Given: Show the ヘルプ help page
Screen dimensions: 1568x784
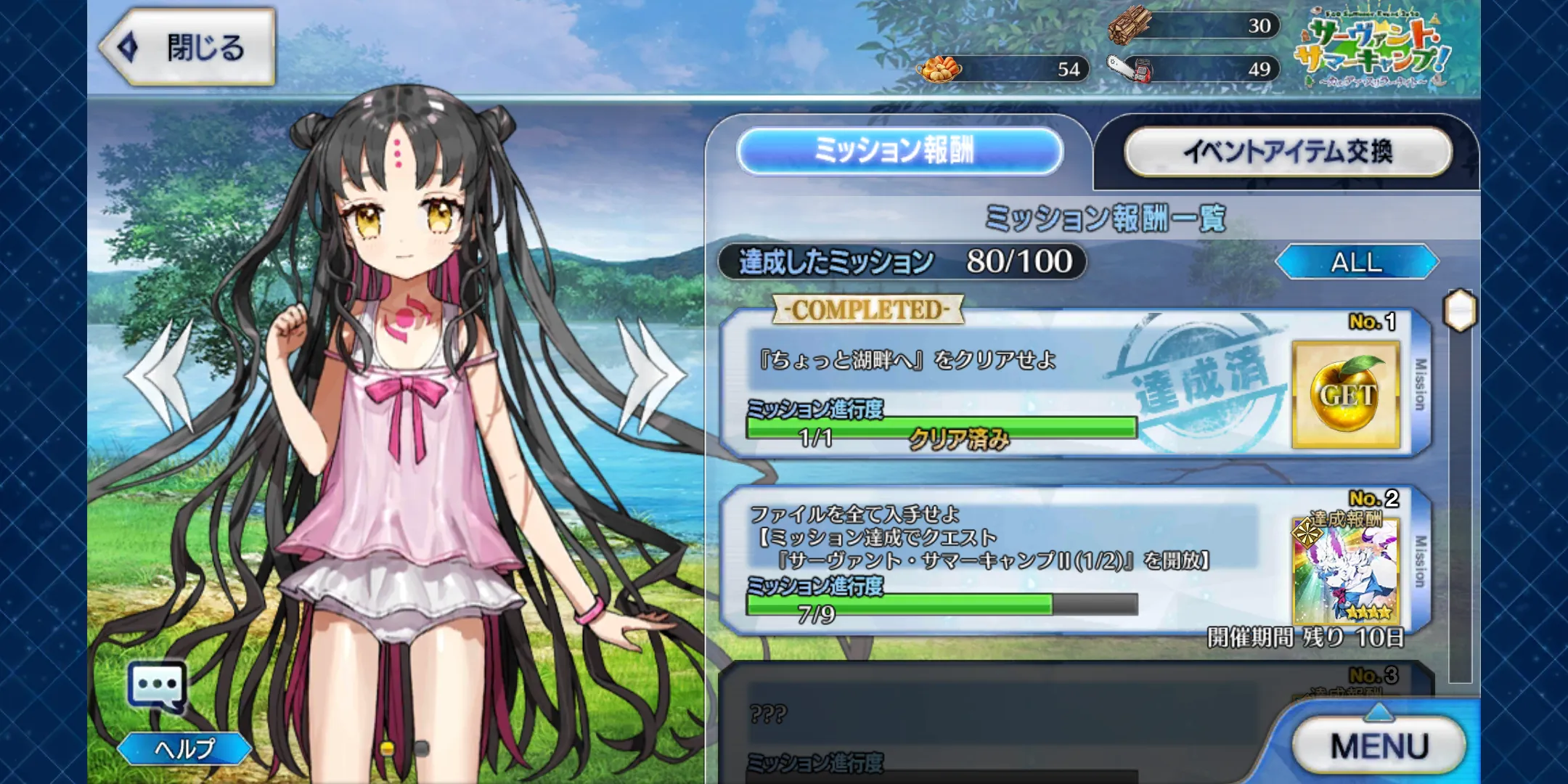Looking at the screenshot, I should 184,748.
